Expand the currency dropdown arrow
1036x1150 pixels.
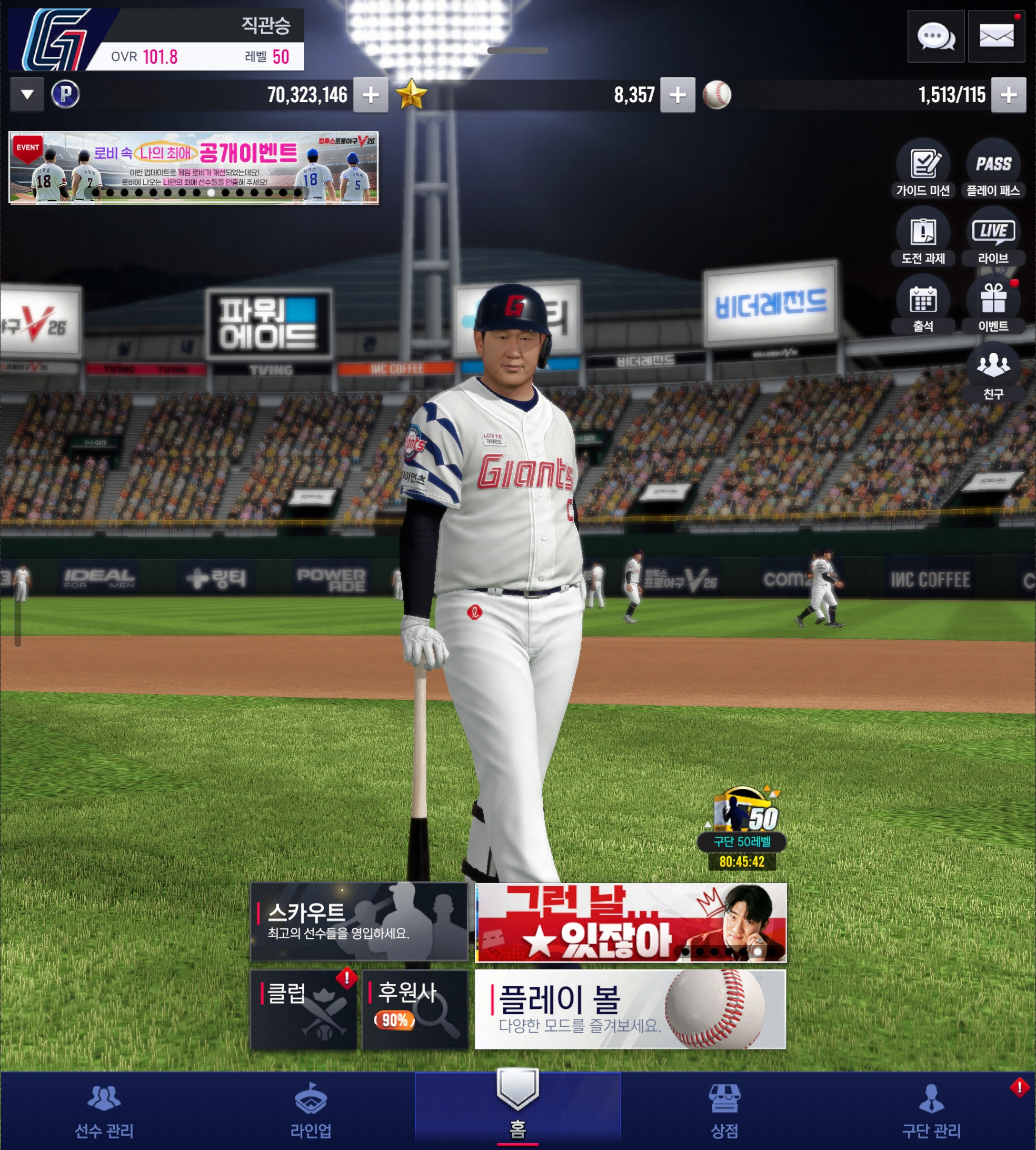click(x=27, y=94)
